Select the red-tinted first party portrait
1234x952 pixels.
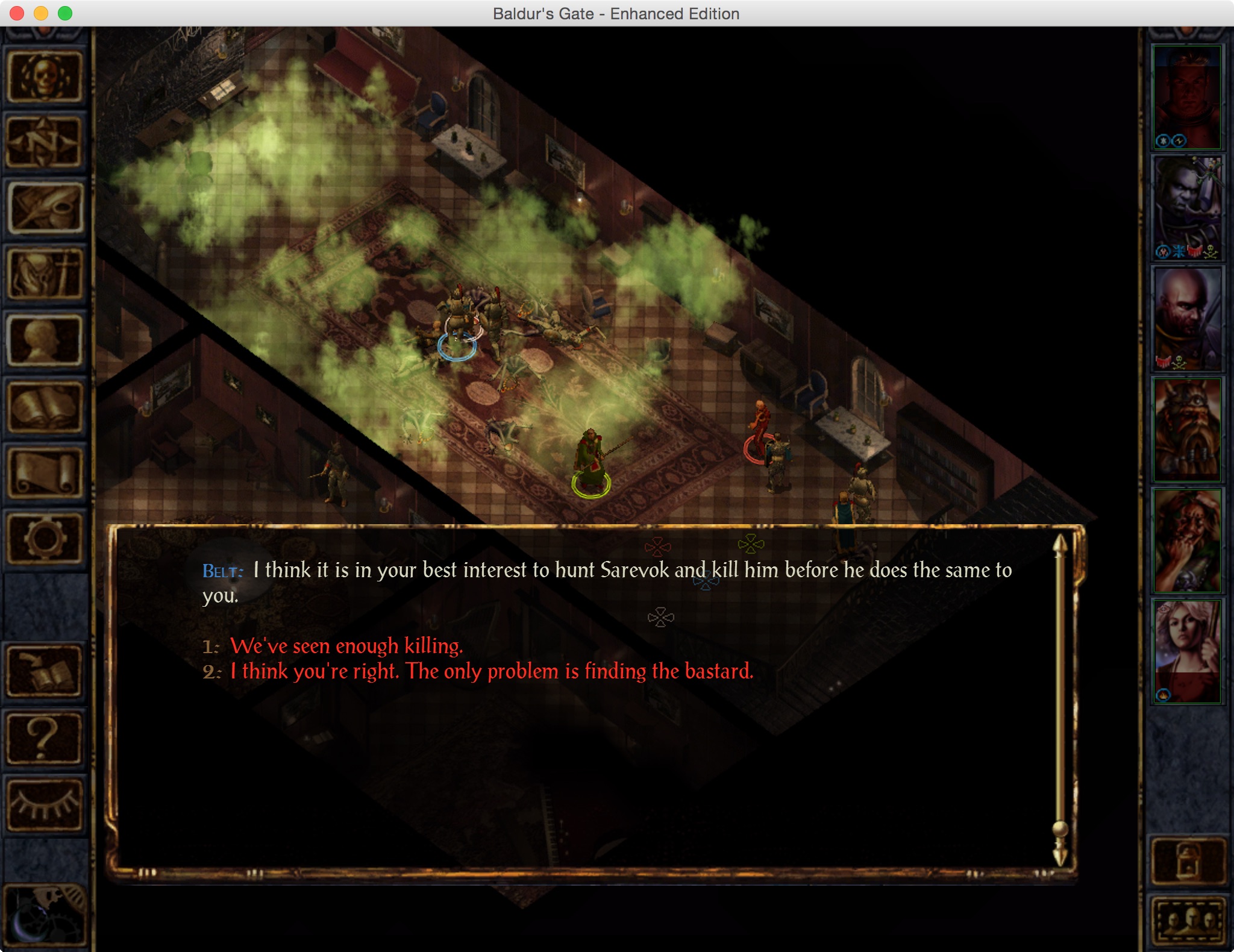coord(1186,96)
